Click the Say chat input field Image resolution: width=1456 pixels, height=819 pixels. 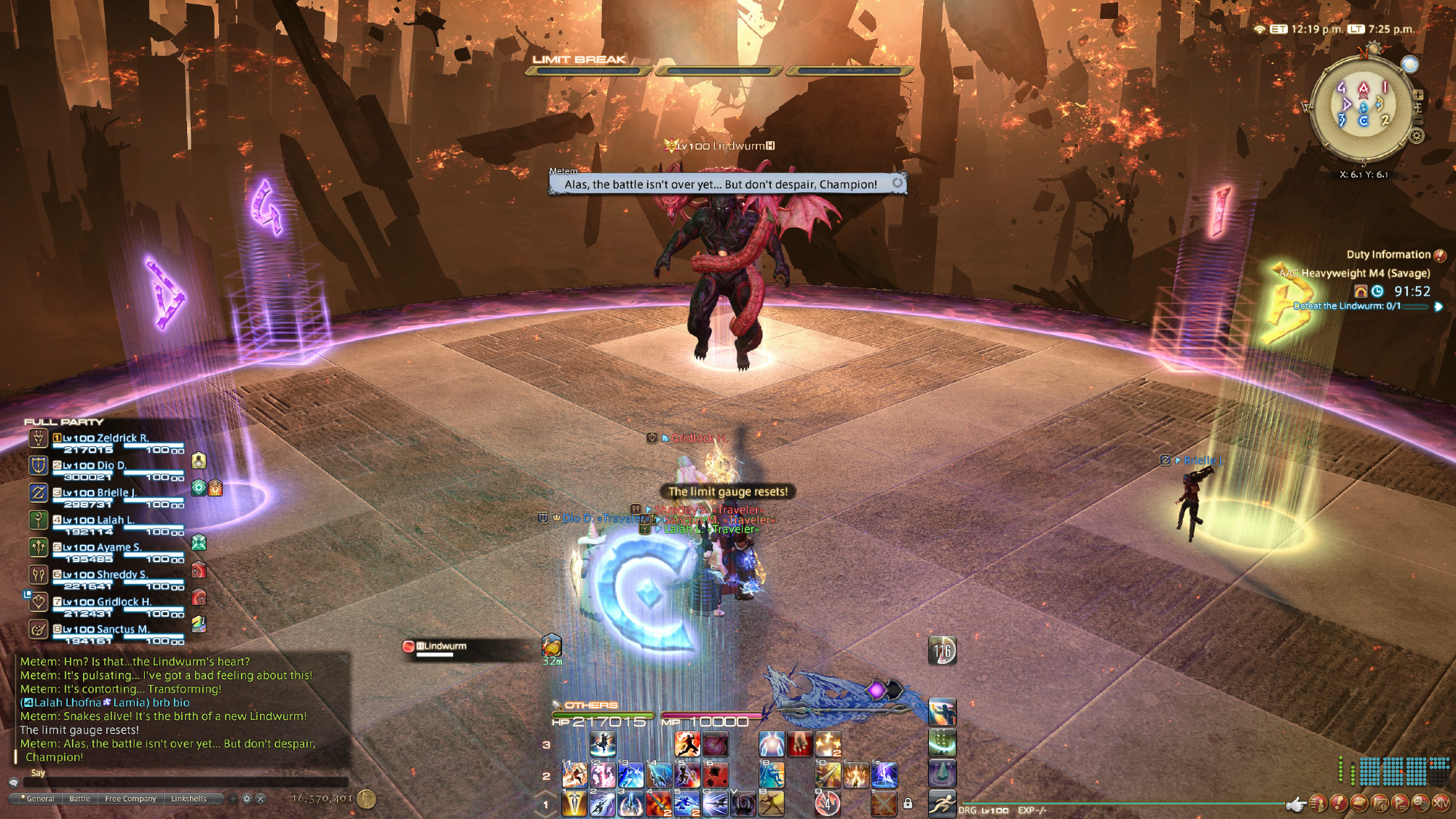pyautogui.click(x=182, y=783)
